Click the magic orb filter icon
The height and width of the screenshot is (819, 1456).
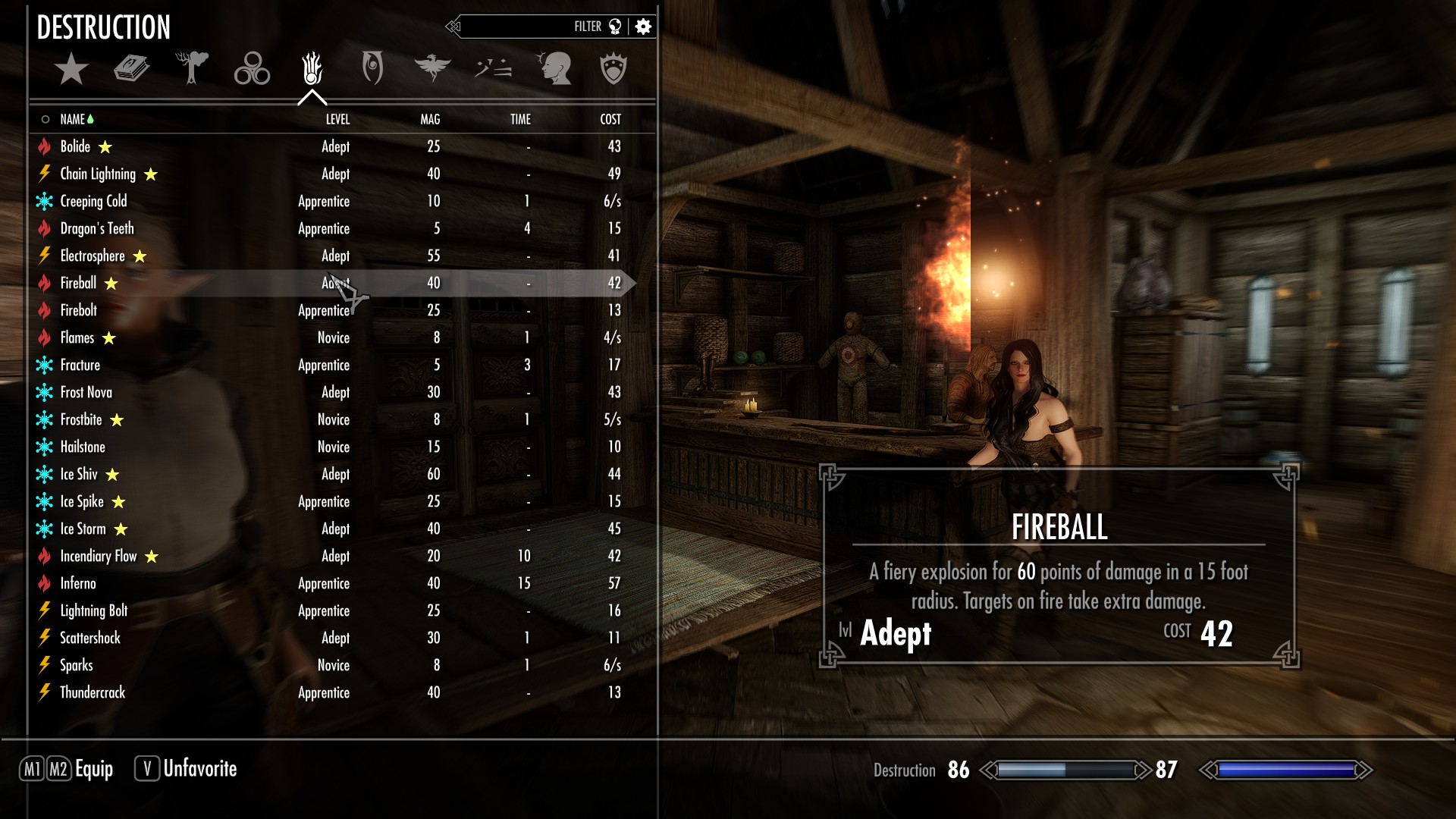615,25
